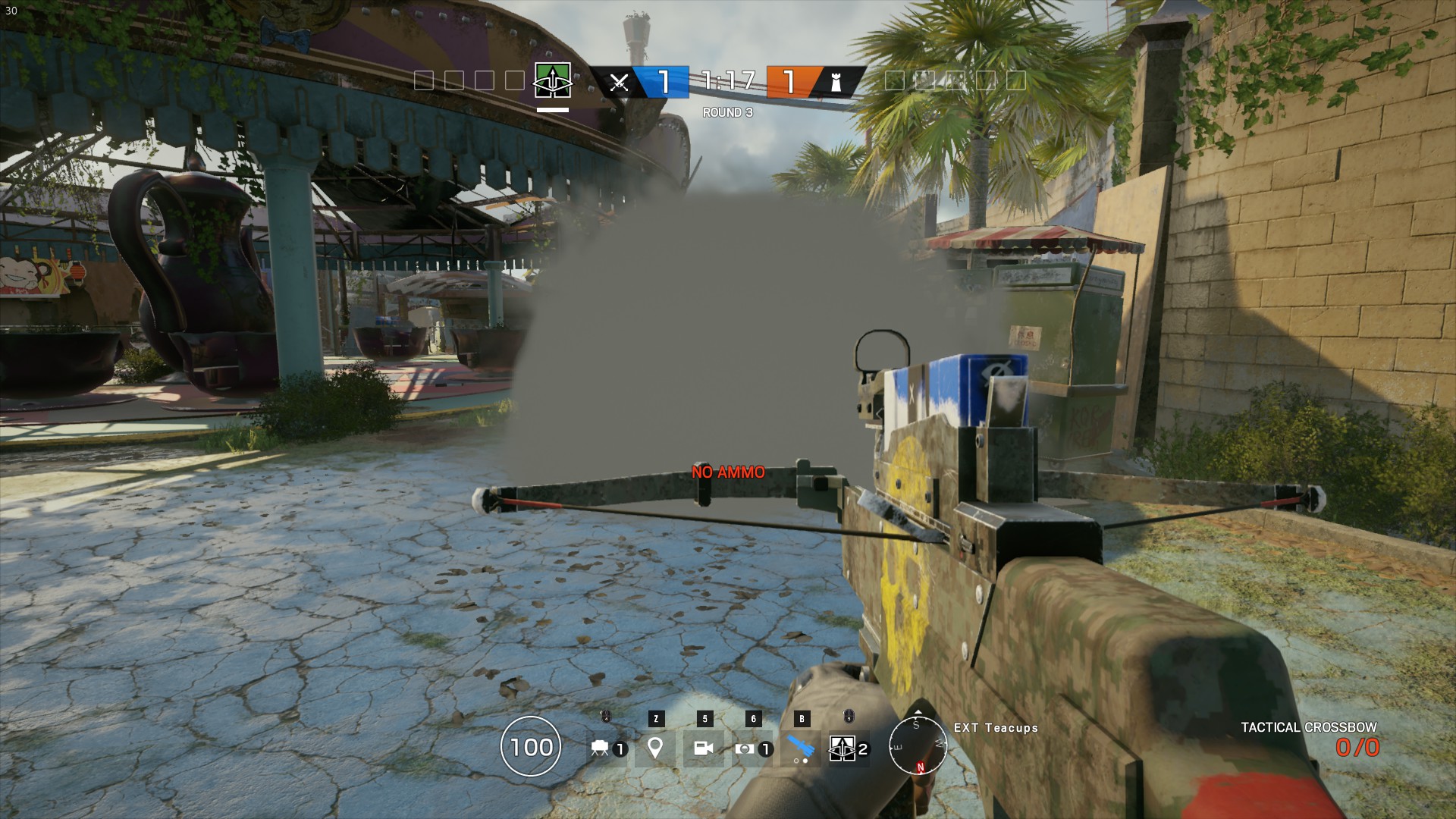Image resolution: width=1456 pixels, height=819 pixels.
Task: Click the ping marker icon bound to Z
Action: pos(655,748)
